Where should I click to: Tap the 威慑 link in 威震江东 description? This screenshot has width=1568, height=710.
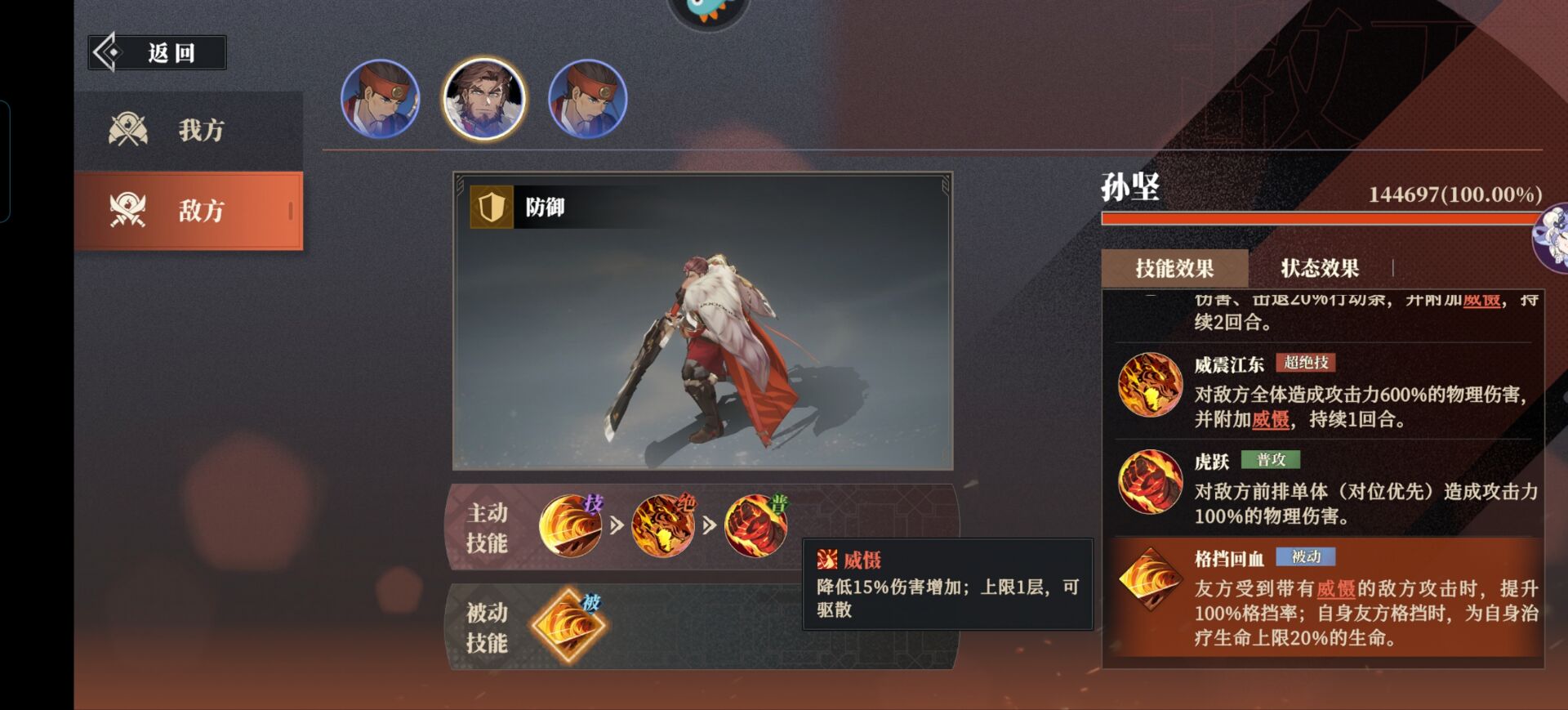click(x=1271, y=420)
